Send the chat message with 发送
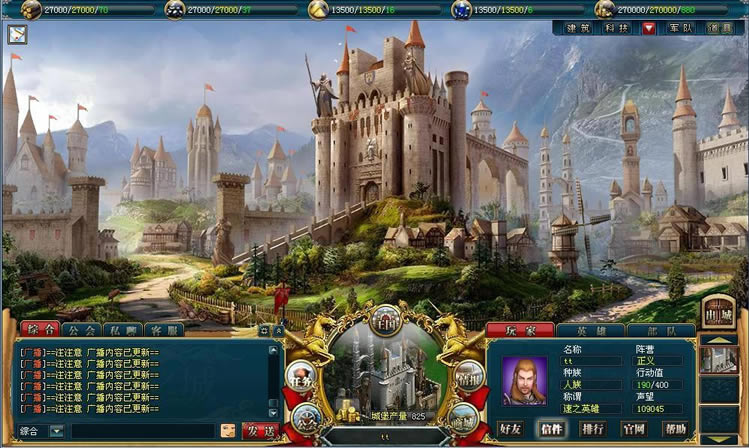The image size is (749, 448). coord(259,430)
